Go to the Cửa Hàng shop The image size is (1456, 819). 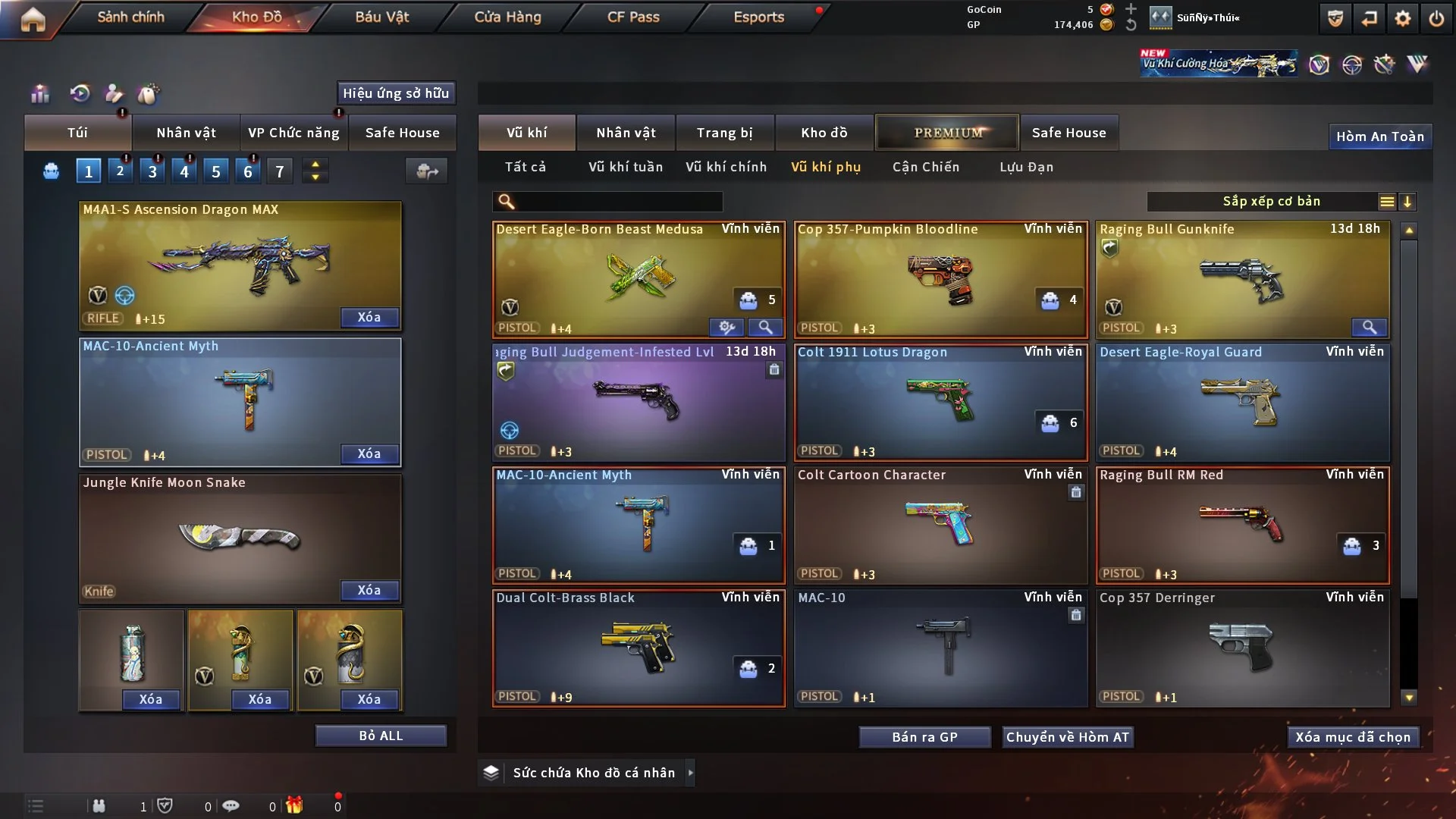point(507,17)
